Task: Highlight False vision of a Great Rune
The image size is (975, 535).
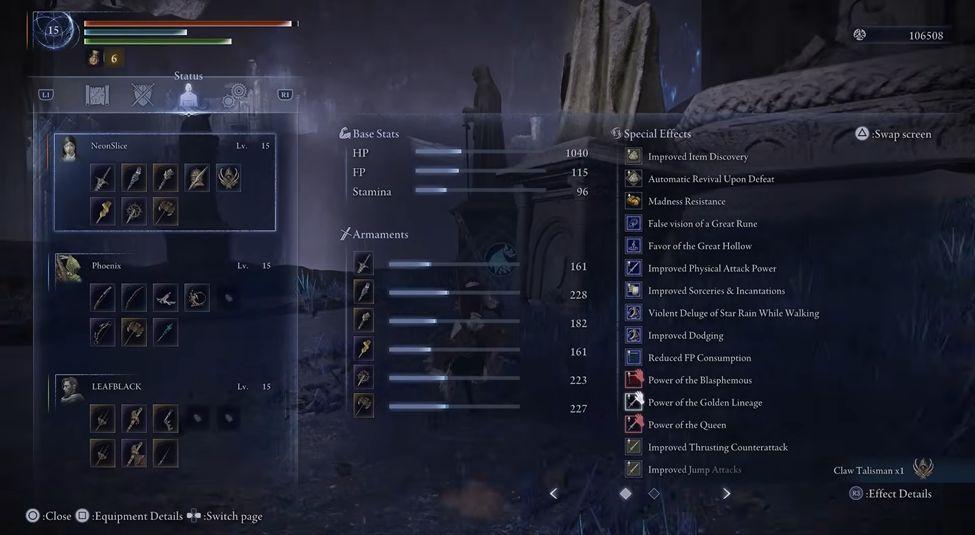Action: pyautogui.click(x=702, y=224)
